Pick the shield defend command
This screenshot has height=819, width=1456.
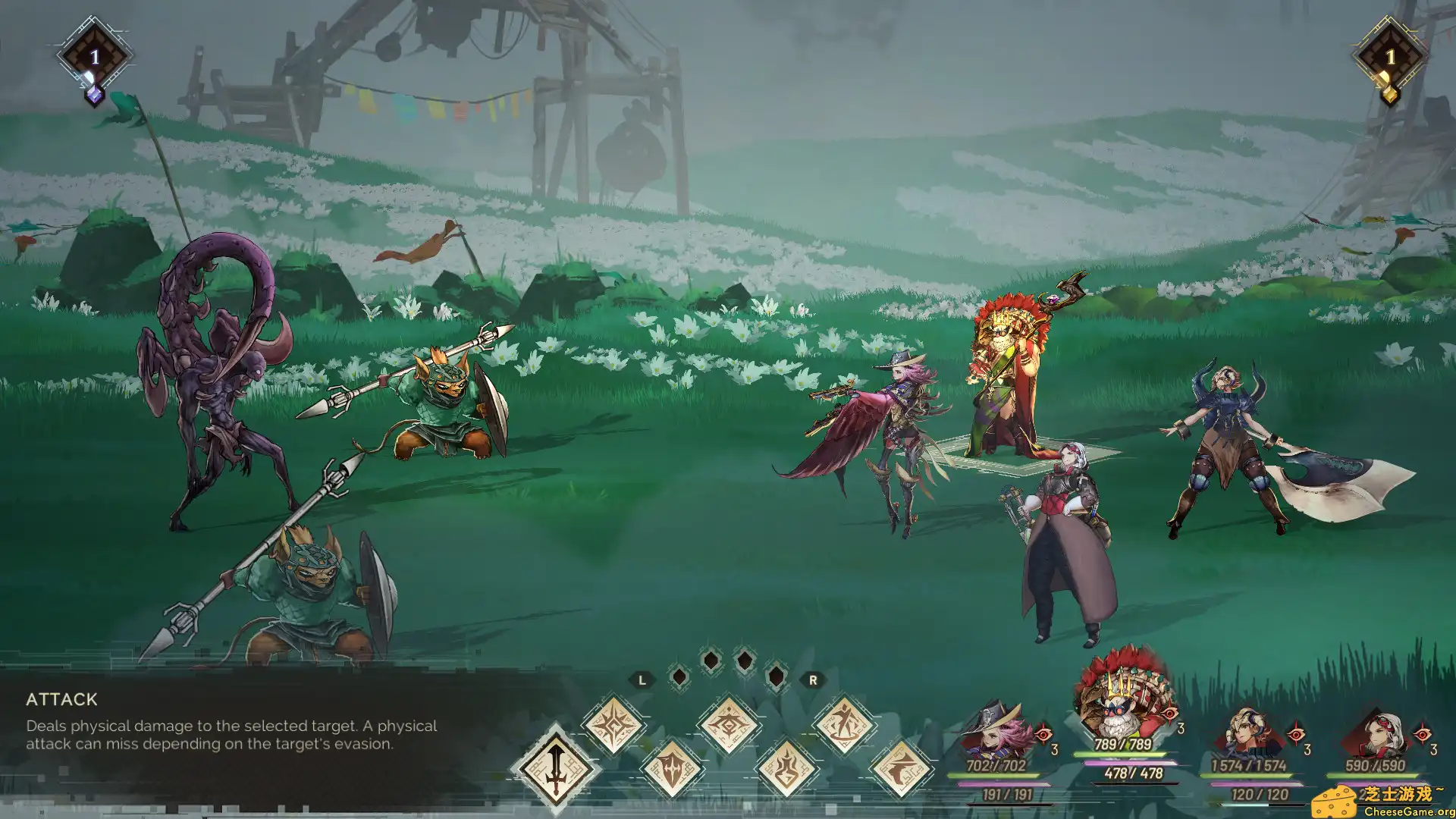coord(671,768)
